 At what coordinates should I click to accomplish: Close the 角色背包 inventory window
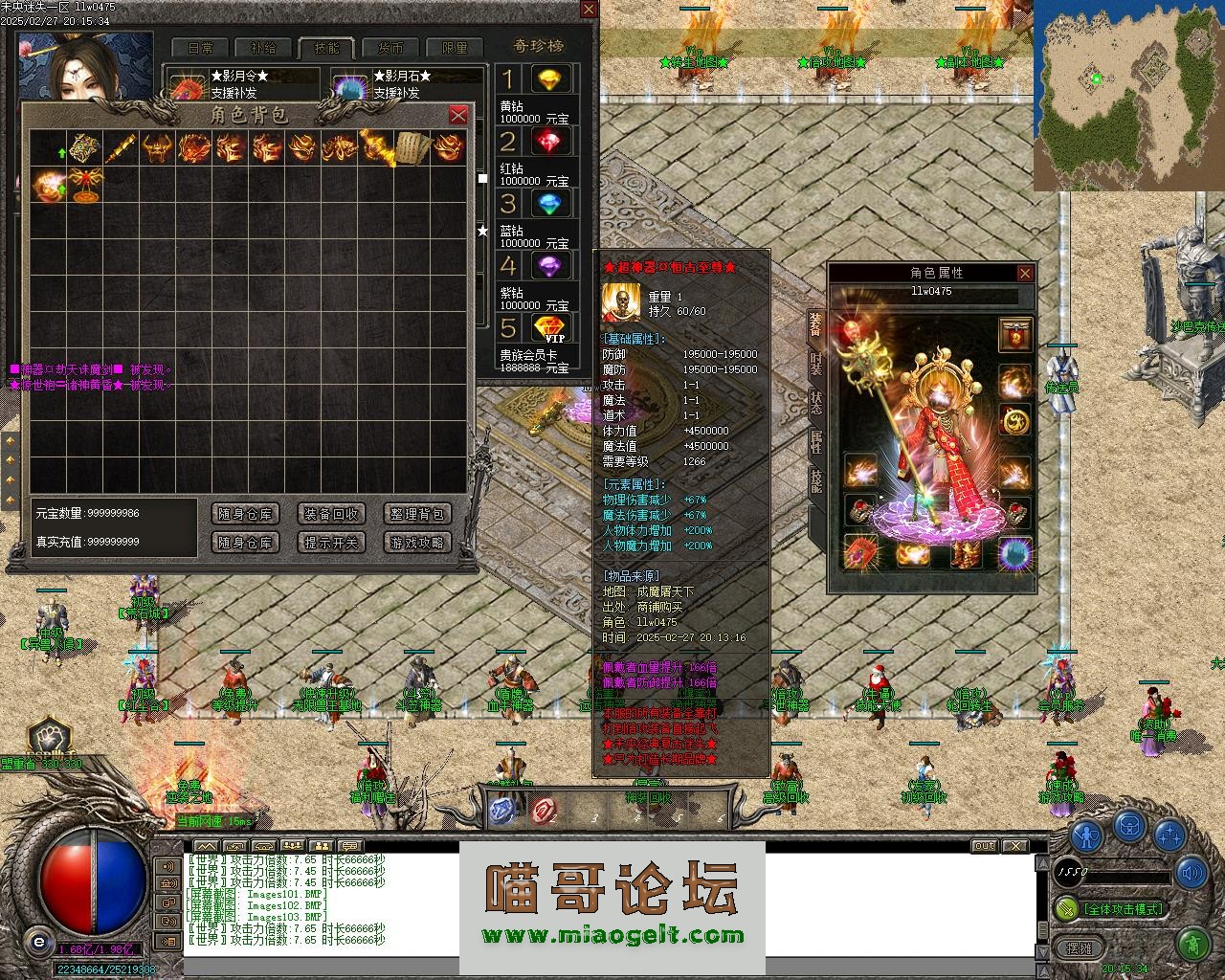[458, 115]
